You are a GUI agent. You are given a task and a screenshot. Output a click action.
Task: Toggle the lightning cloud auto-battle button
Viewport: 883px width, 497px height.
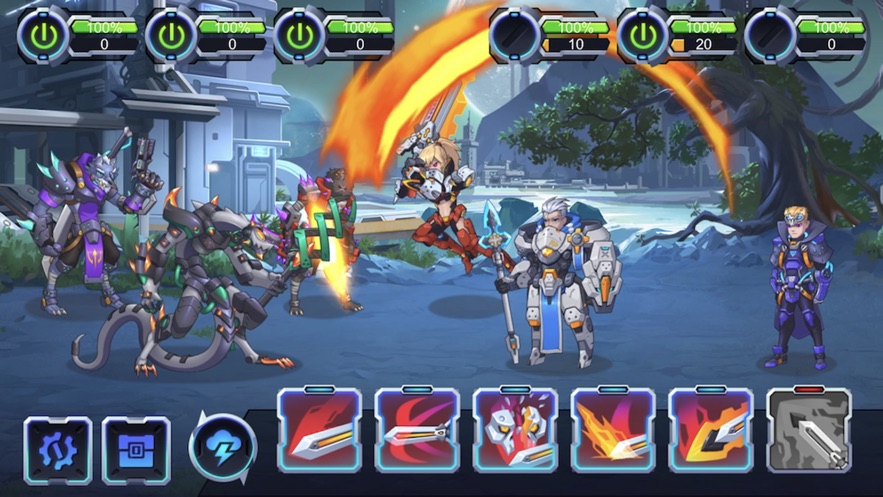[222, 447]
